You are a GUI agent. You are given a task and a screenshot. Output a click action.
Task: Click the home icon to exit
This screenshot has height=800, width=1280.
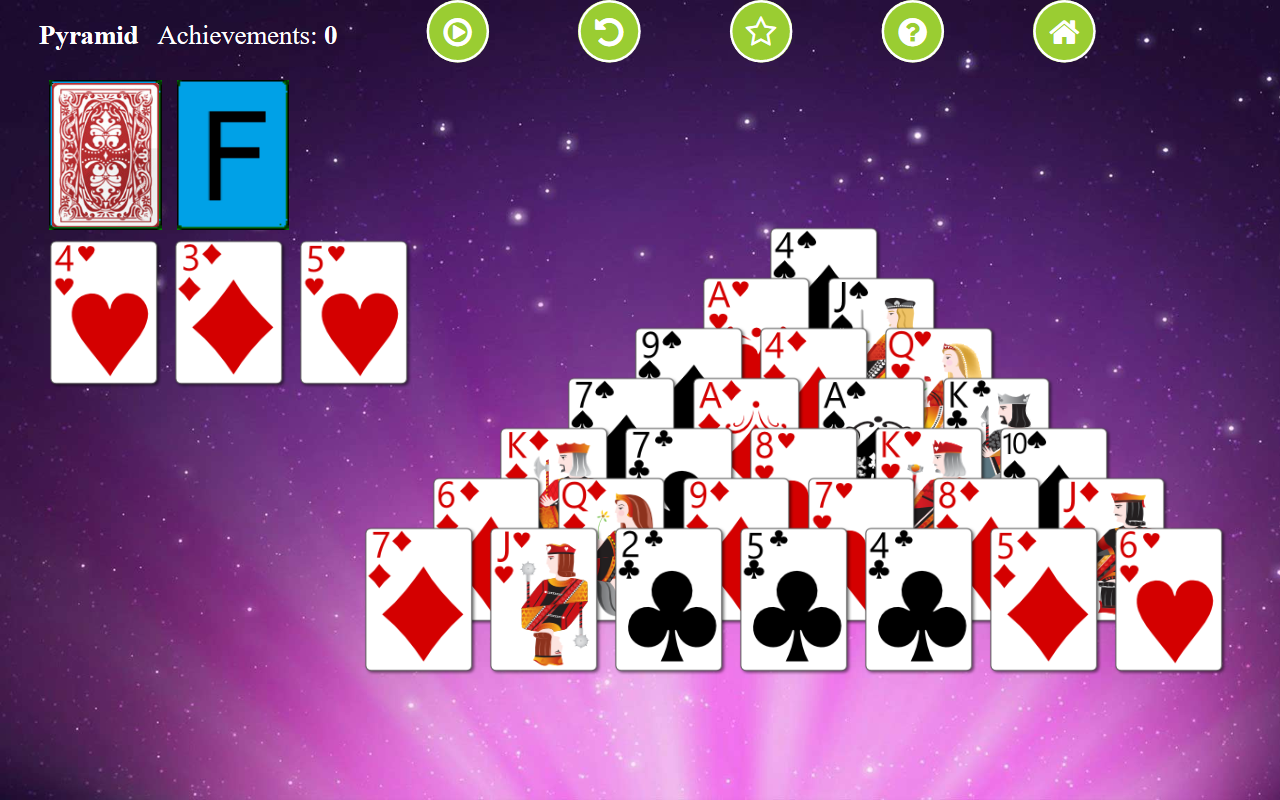pos(1064,31)
